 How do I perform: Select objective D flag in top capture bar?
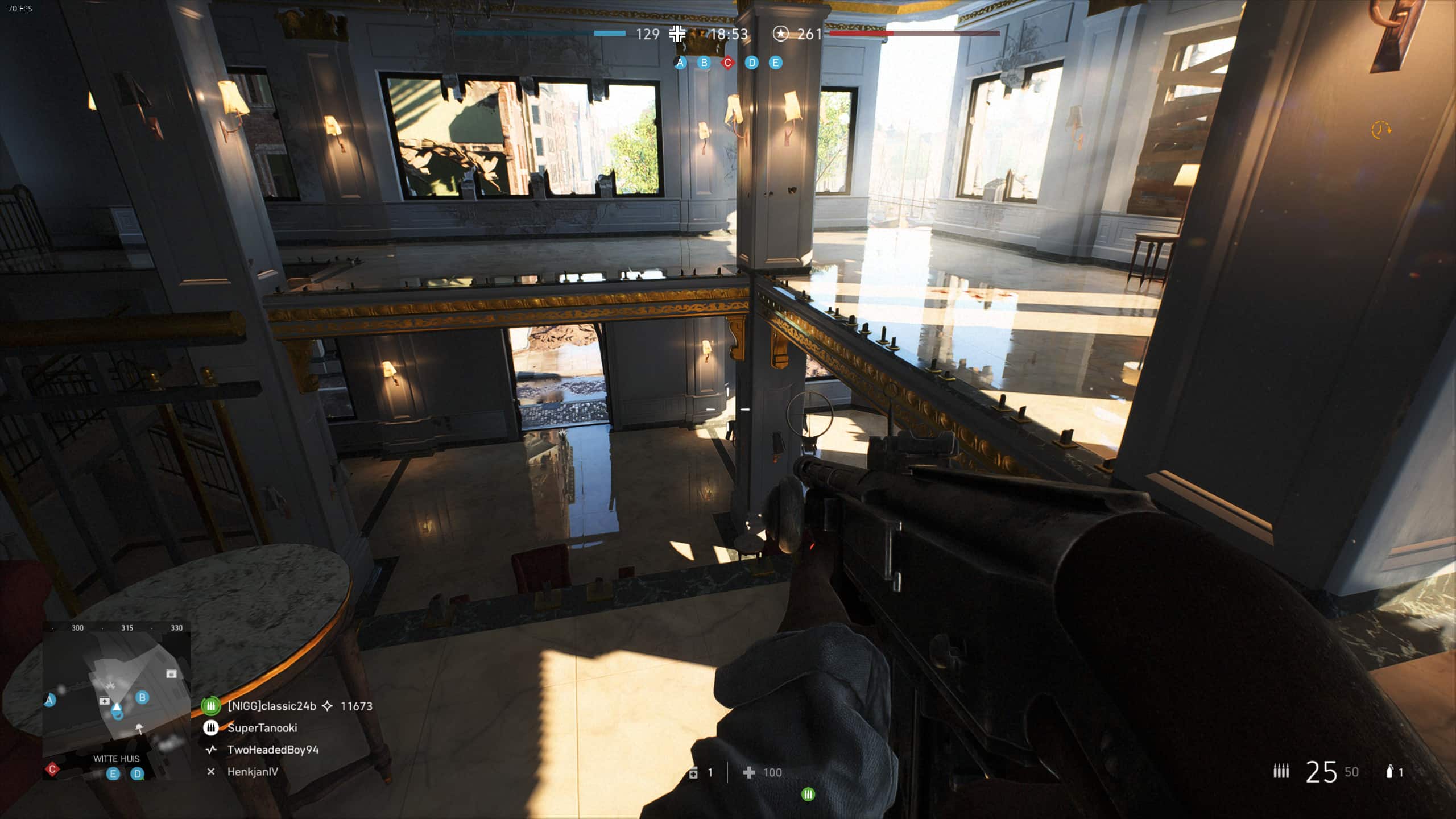(752, 63)
